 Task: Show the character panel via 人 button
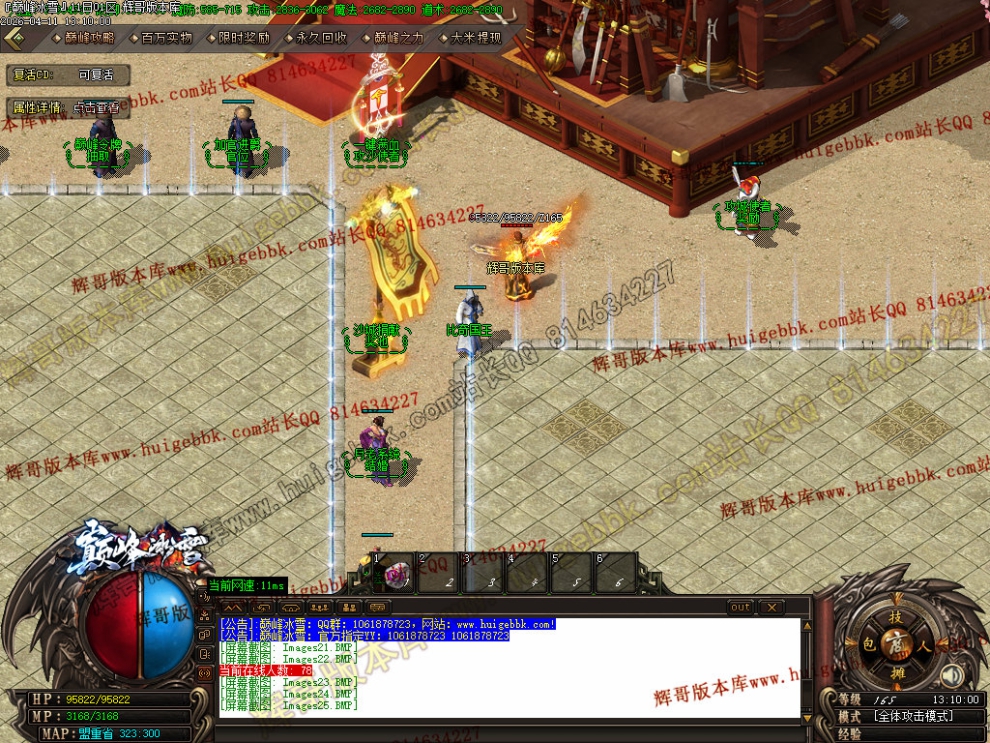tap(924, 645)
